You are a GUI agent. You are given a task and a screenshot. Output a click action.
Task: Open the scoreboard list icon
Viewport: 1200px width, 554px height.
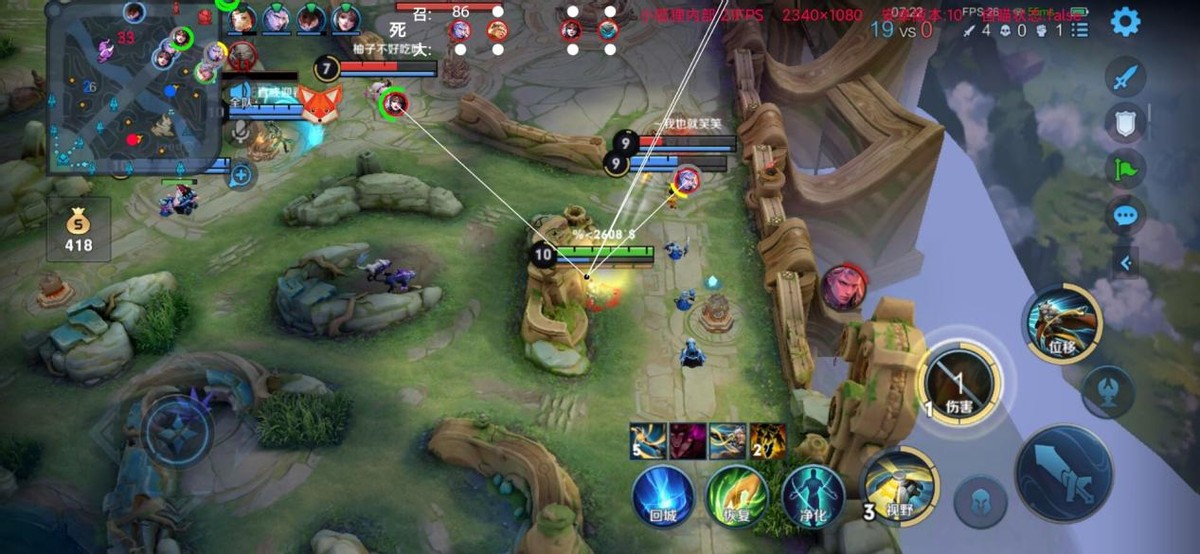[x=1080, y=30]
